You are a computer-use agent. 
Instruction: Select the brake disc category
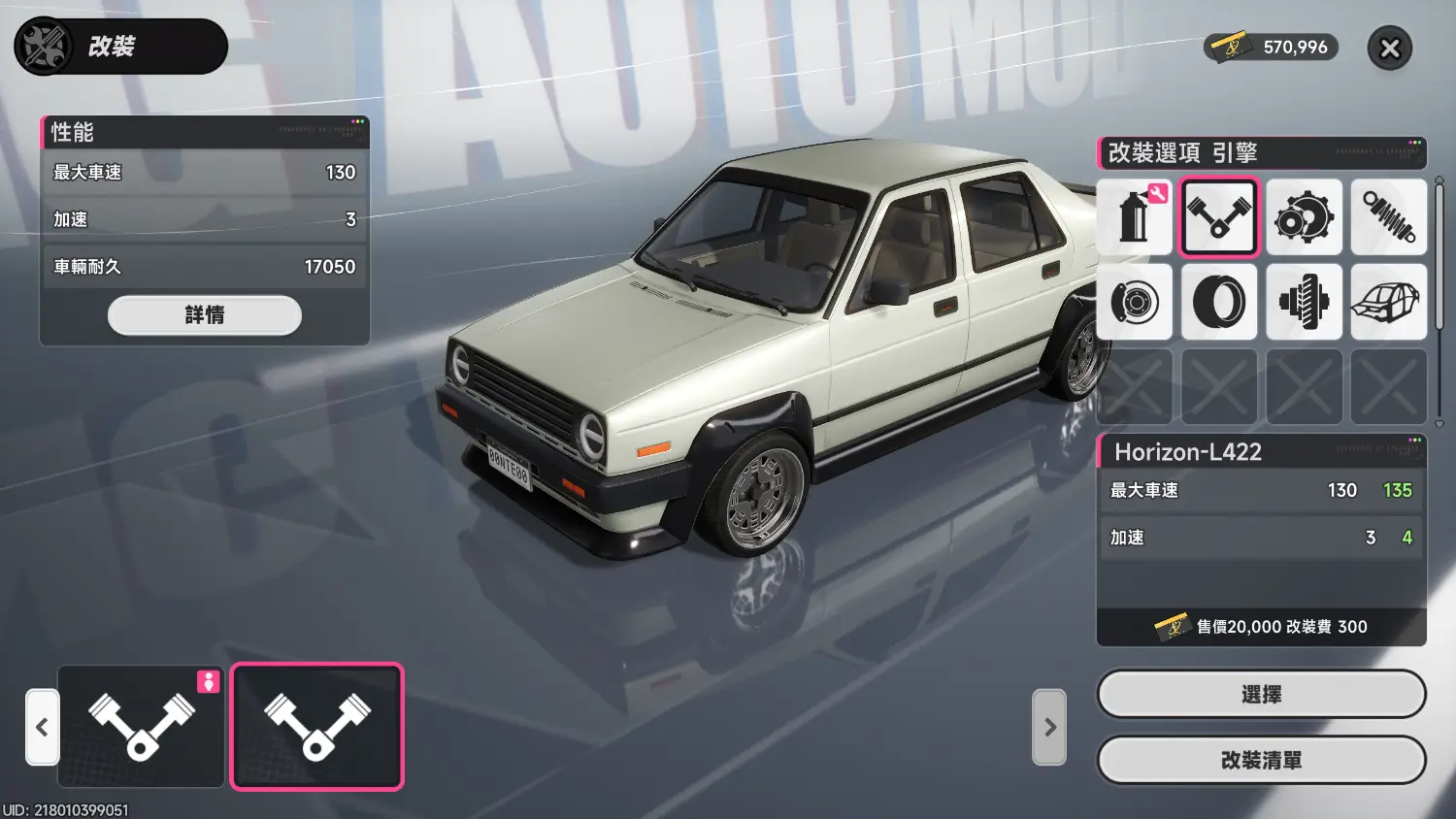tap(1134, 302)
